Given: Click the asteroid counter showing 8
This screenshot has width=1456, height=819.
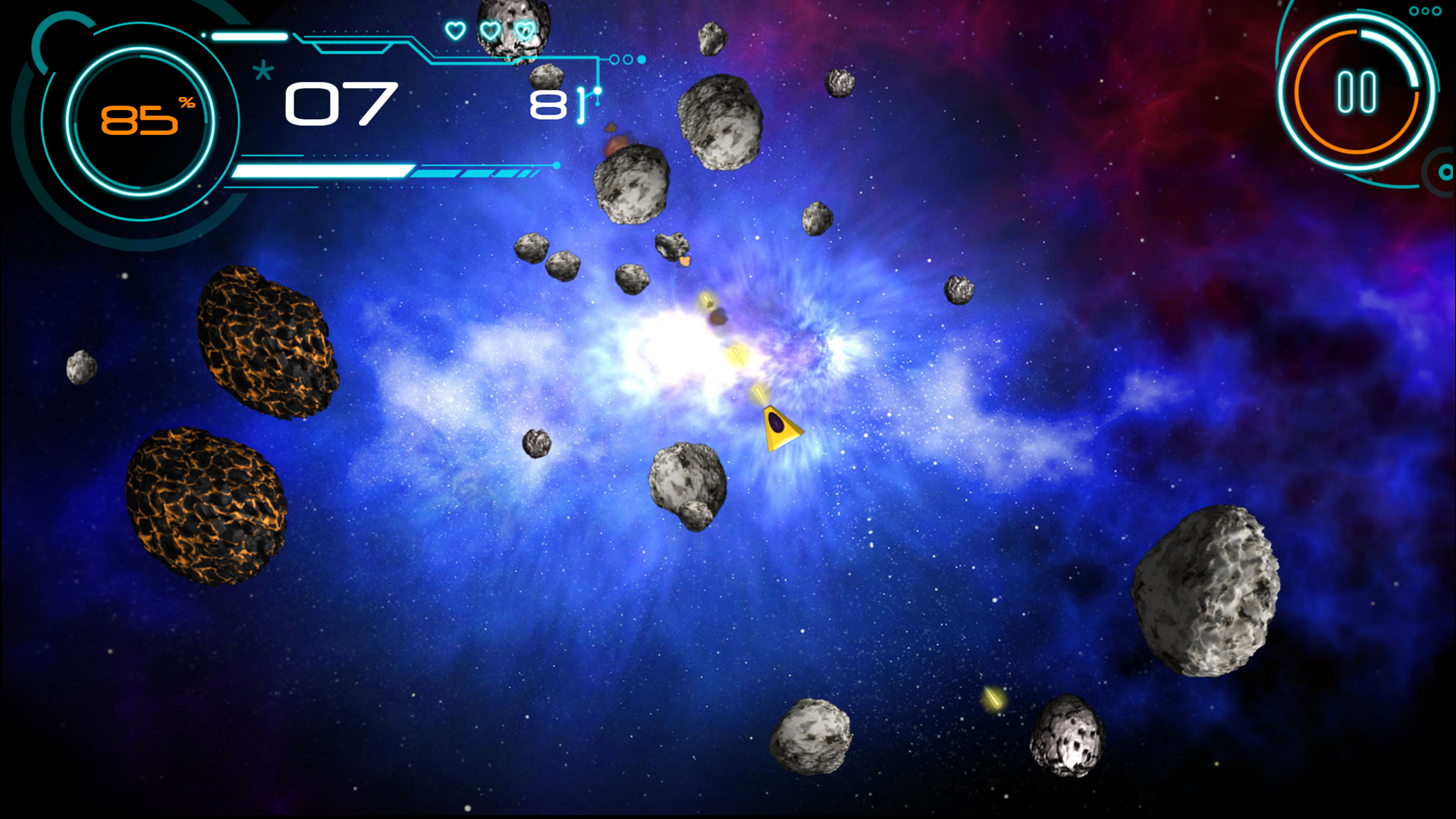Looking at the screenshot, I should pos(548,106).
